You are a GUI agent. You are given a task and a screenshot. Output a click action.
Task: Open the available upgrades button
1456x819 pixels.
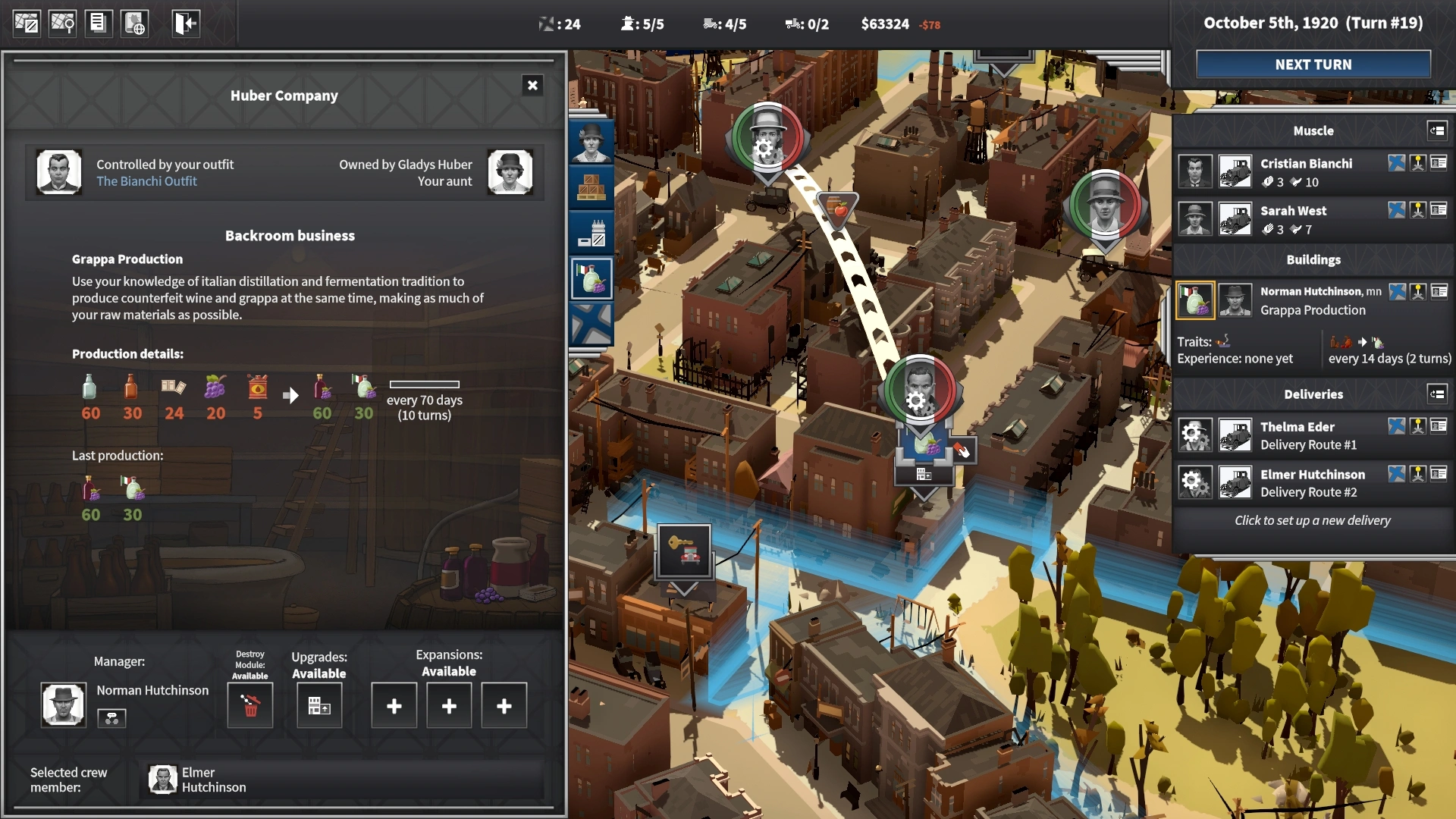[319, 706]
